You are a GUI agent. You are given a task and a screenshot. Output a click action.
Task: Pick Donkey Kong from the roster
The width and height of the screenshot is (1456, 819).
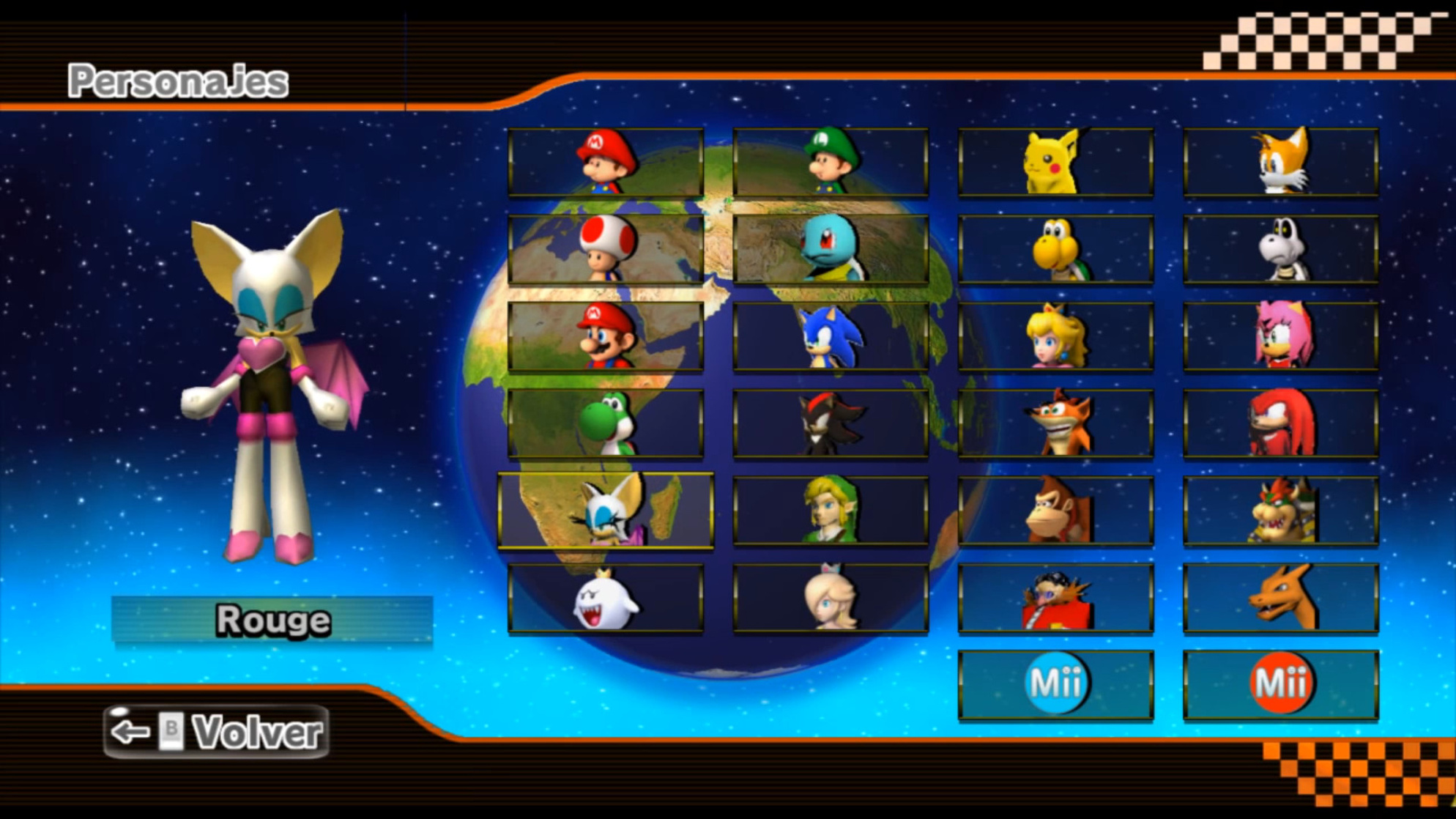coord(1055,511)
